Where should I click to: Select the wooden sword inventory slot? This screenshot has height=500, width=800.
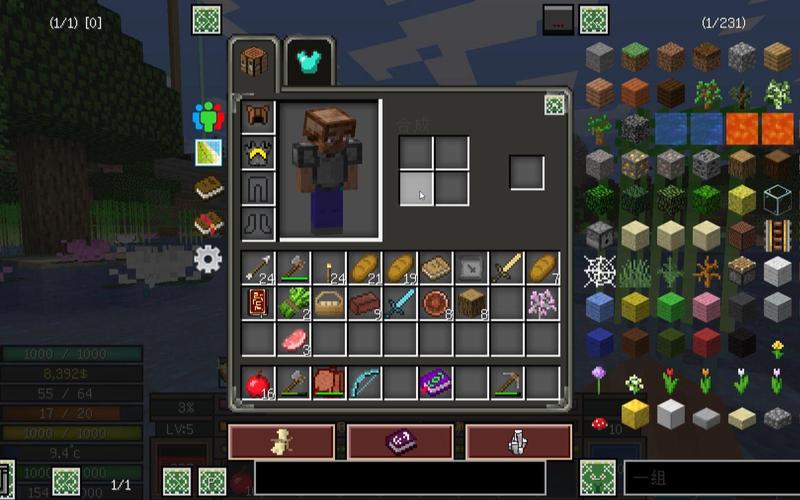[506, 267]
